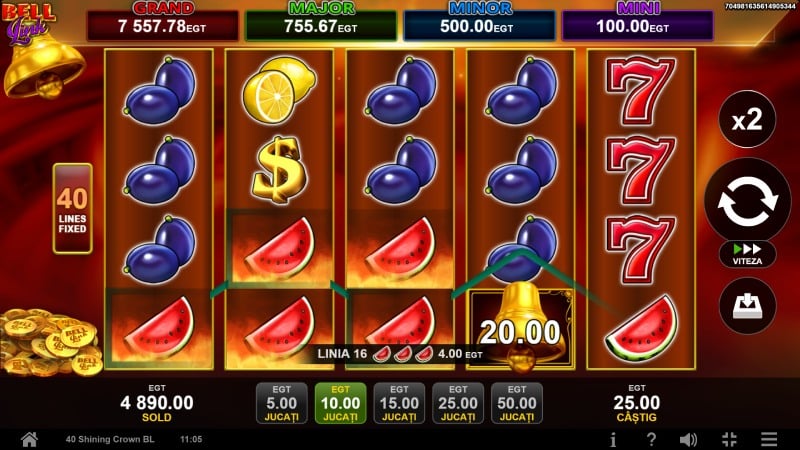This screenshot has height=450, width=800.
Task: Click the 40 Lines Fixed indicator
Action: click(x=71, y=208)
